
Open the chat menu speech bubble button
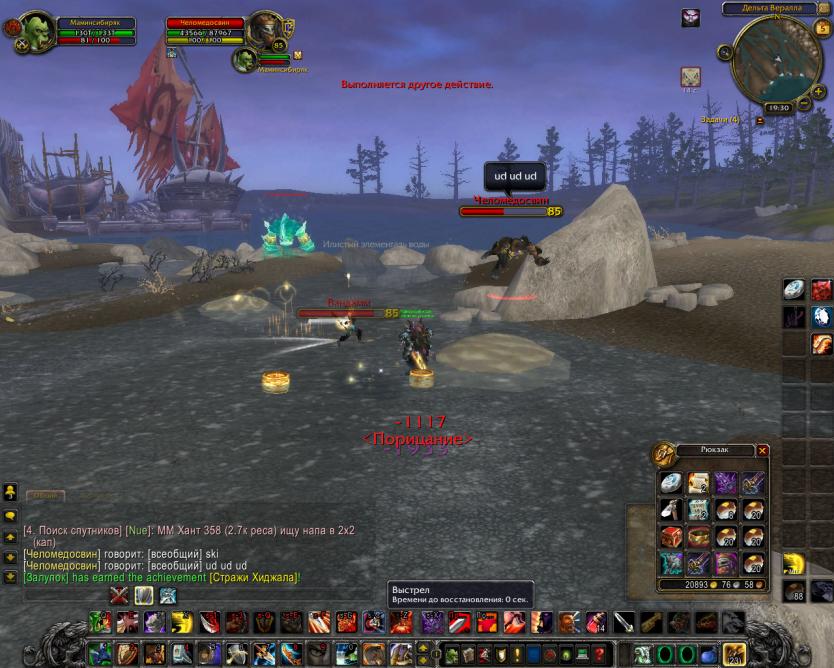pos(10,516)
